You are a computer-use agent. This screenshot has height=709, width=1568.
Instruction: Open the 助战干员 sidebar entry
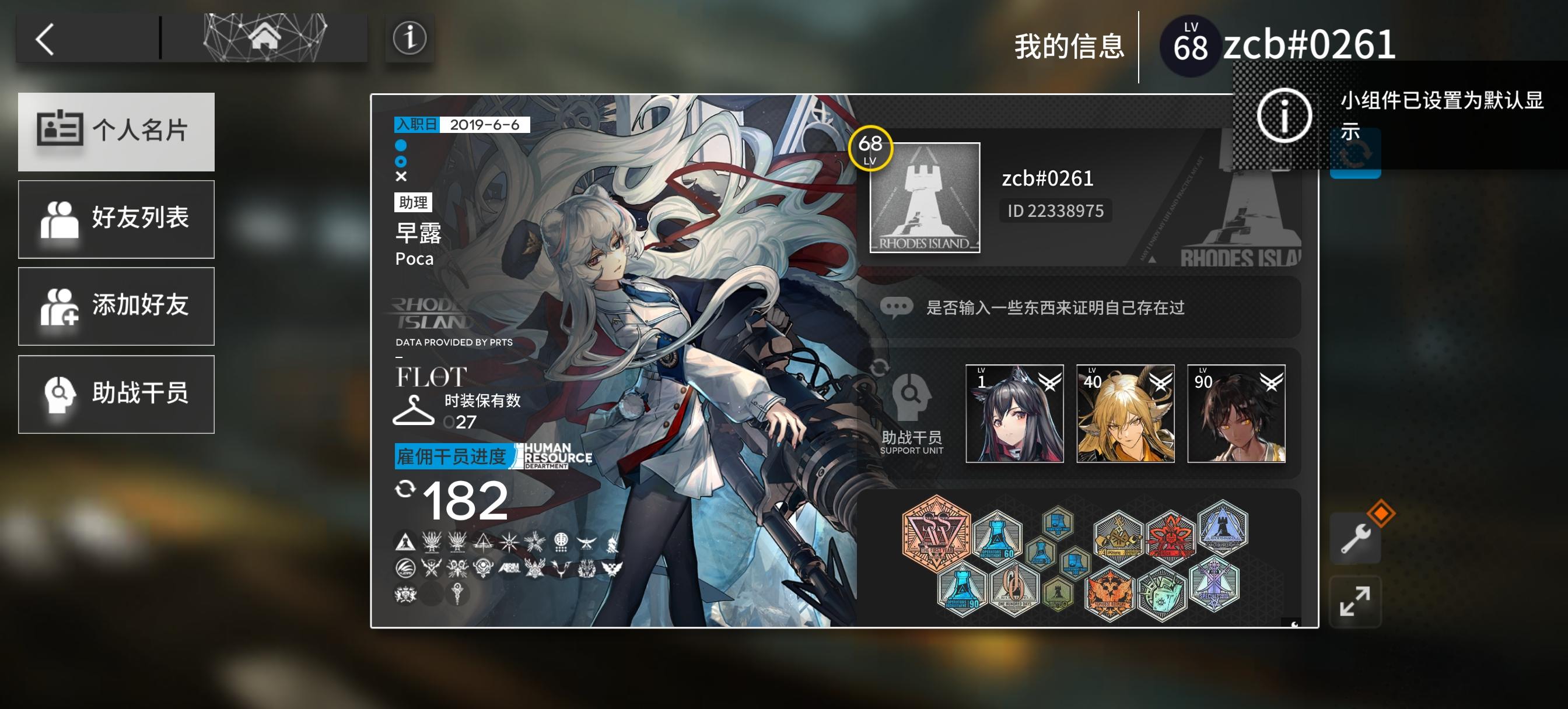[117, 394]
